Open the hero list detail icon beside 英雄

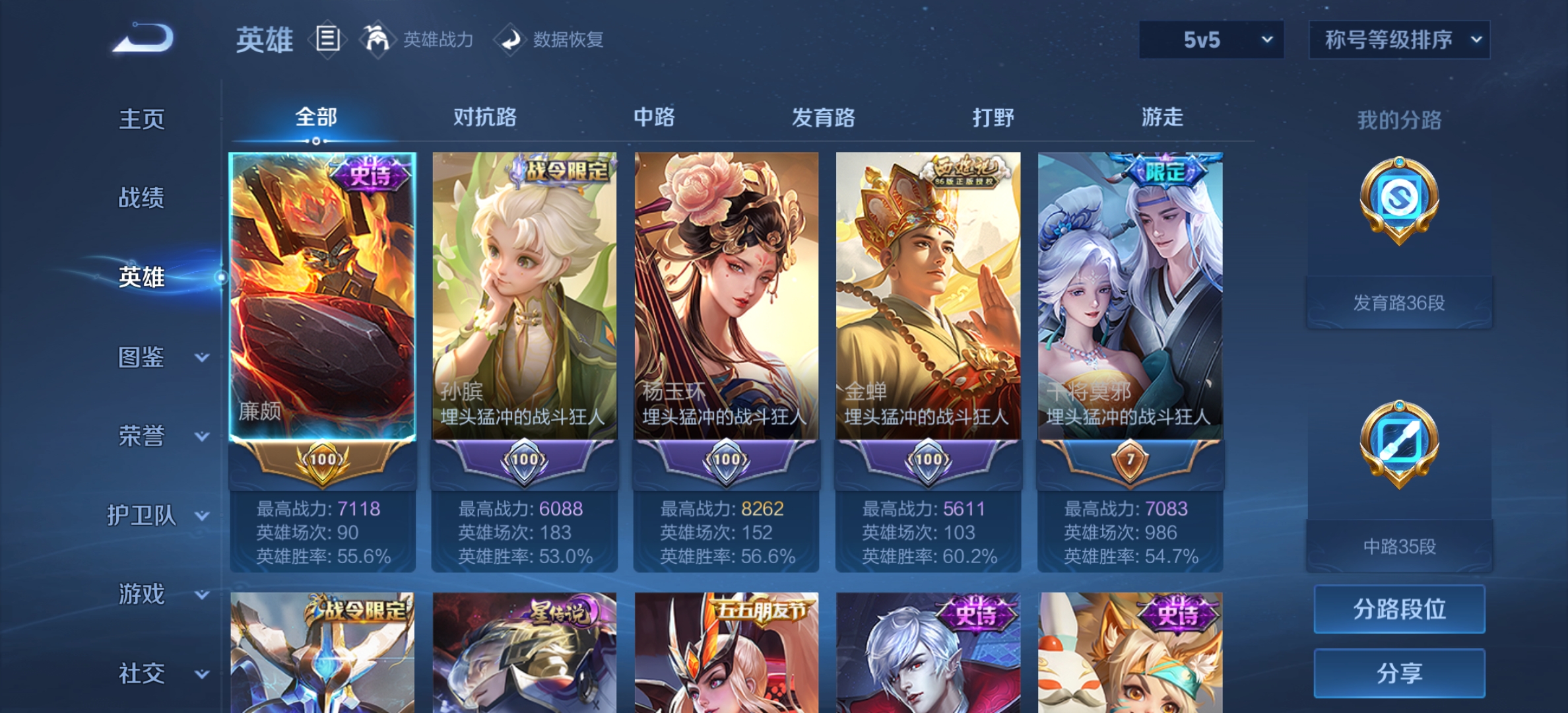pyautogui.click(x=327, y=40)
